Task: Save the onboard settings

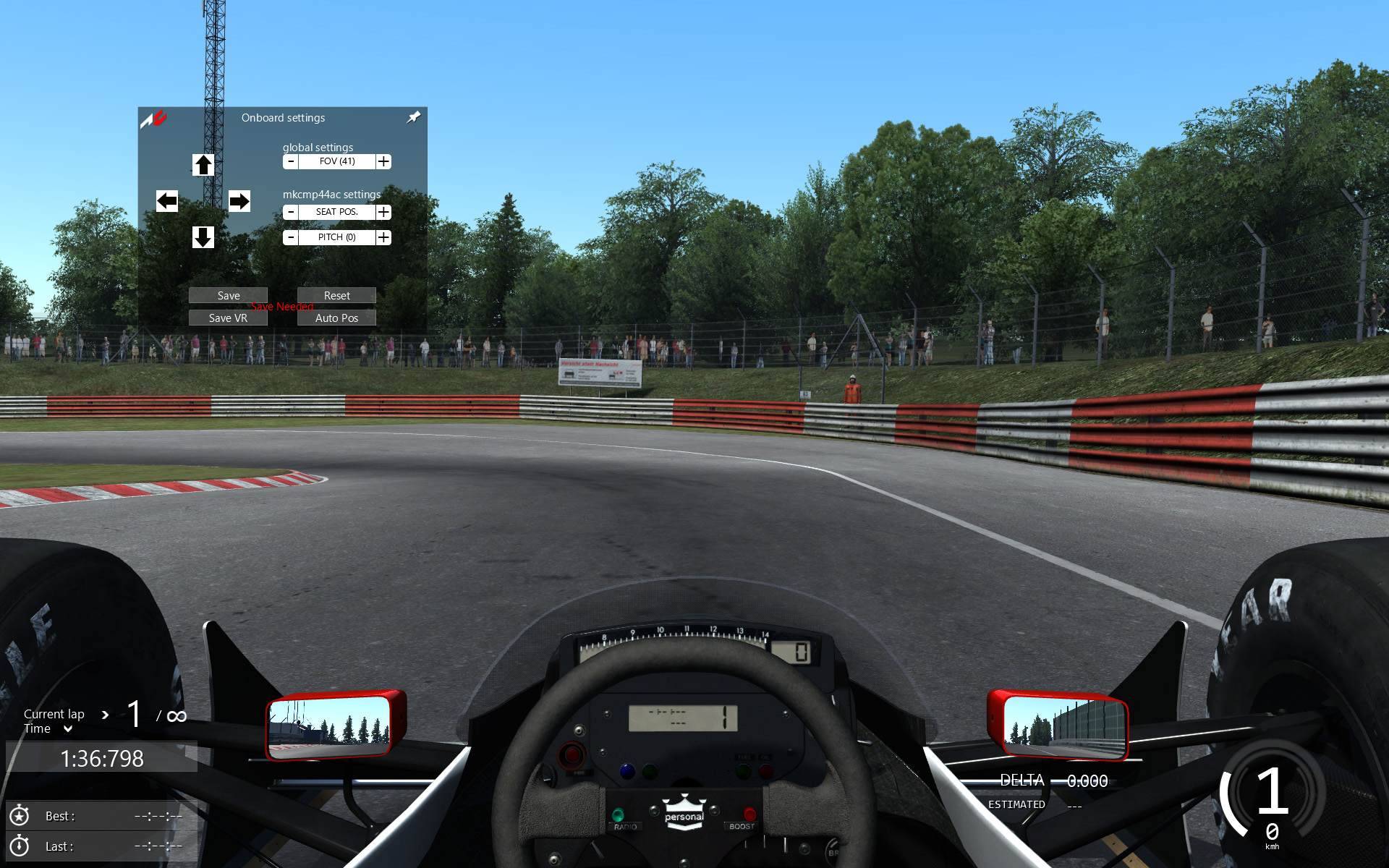Action: [228, 295]
